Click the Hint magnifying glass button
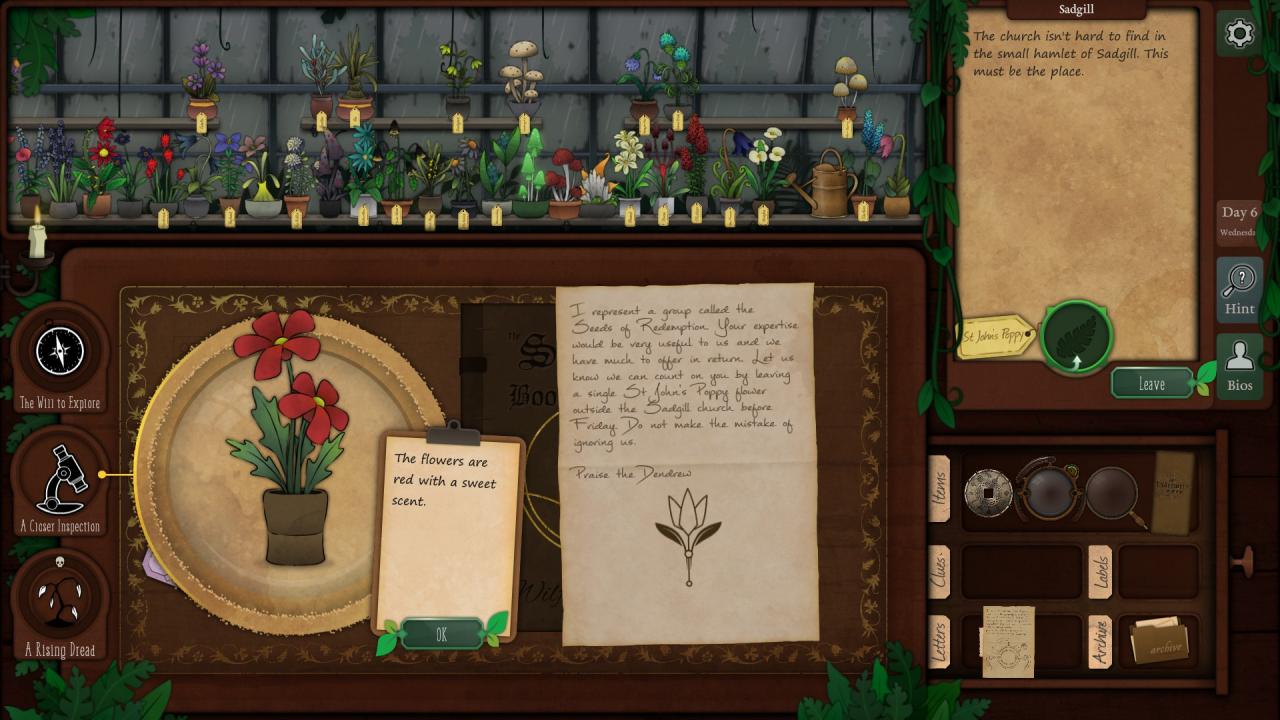This screenshot has width=1280, height=720. tap(1239, 289)
